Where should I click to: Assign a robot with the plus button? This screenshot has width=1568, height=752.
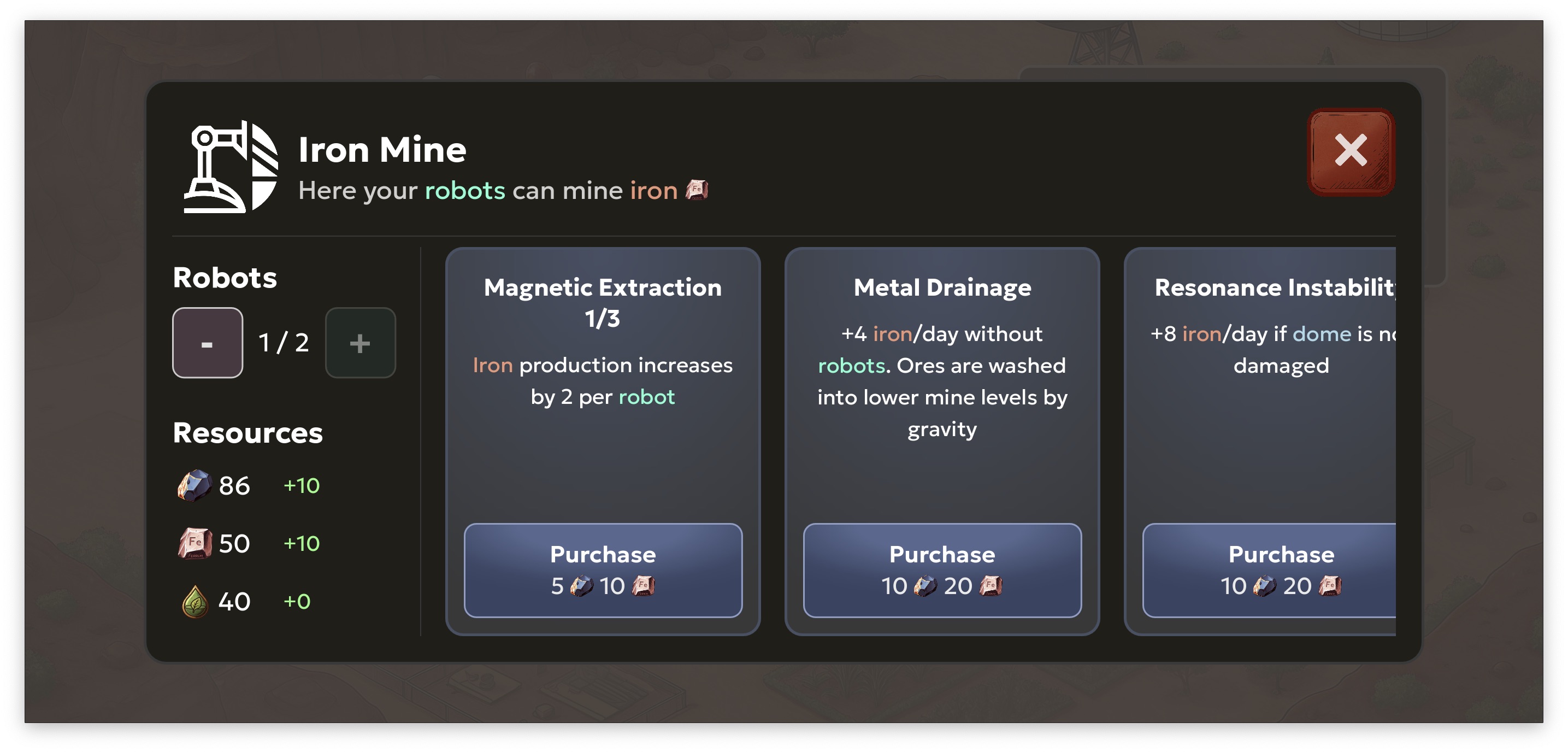point(361,342)
